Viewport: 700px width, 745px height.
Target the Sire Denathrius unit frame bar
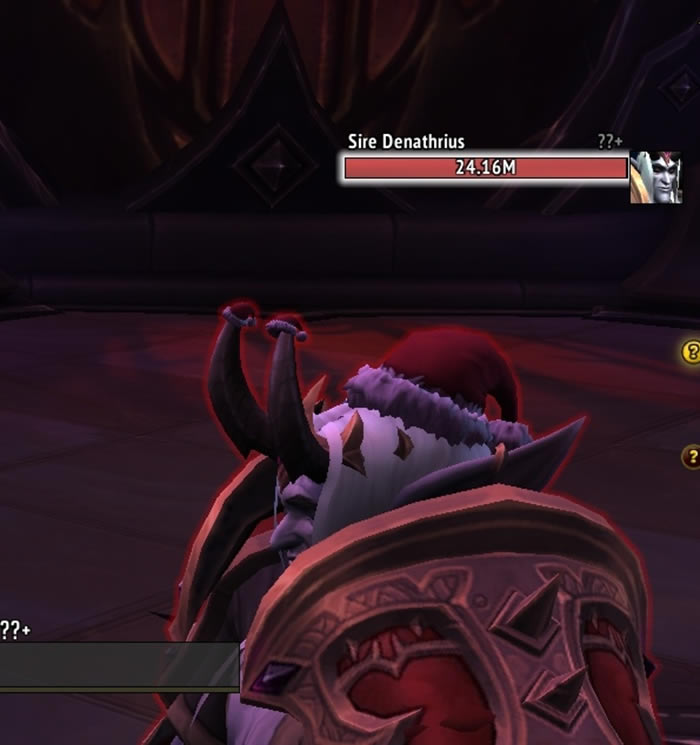[486, 168]
